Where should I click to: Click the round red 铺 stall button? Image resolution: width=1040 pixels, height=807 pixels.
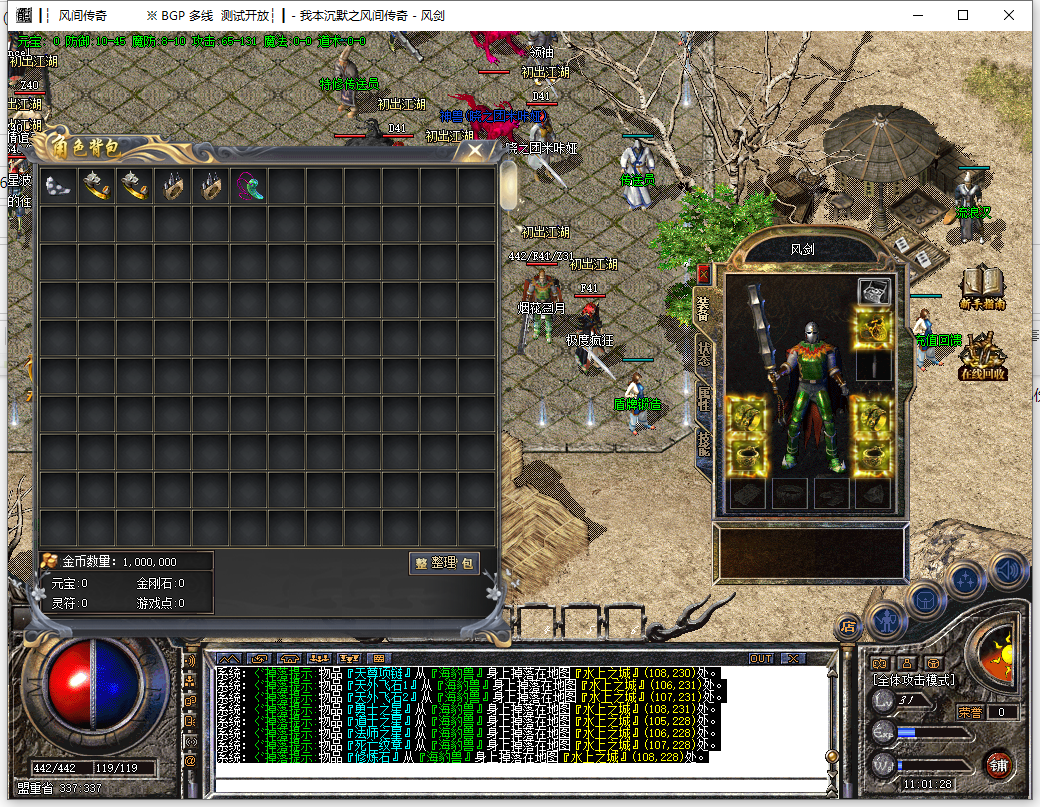(998, 767)
